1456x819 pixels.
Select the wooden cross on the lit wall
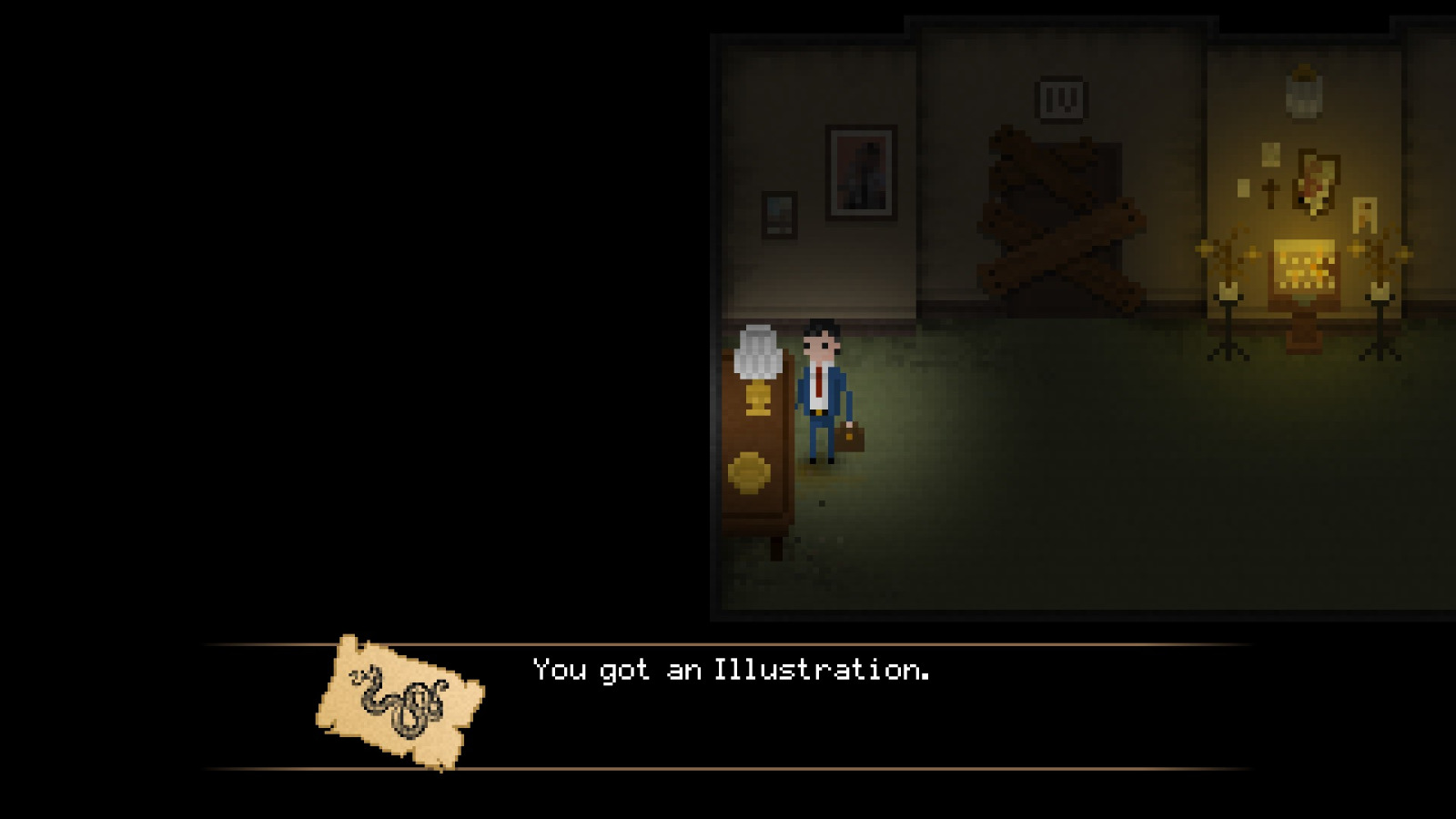1270,190
